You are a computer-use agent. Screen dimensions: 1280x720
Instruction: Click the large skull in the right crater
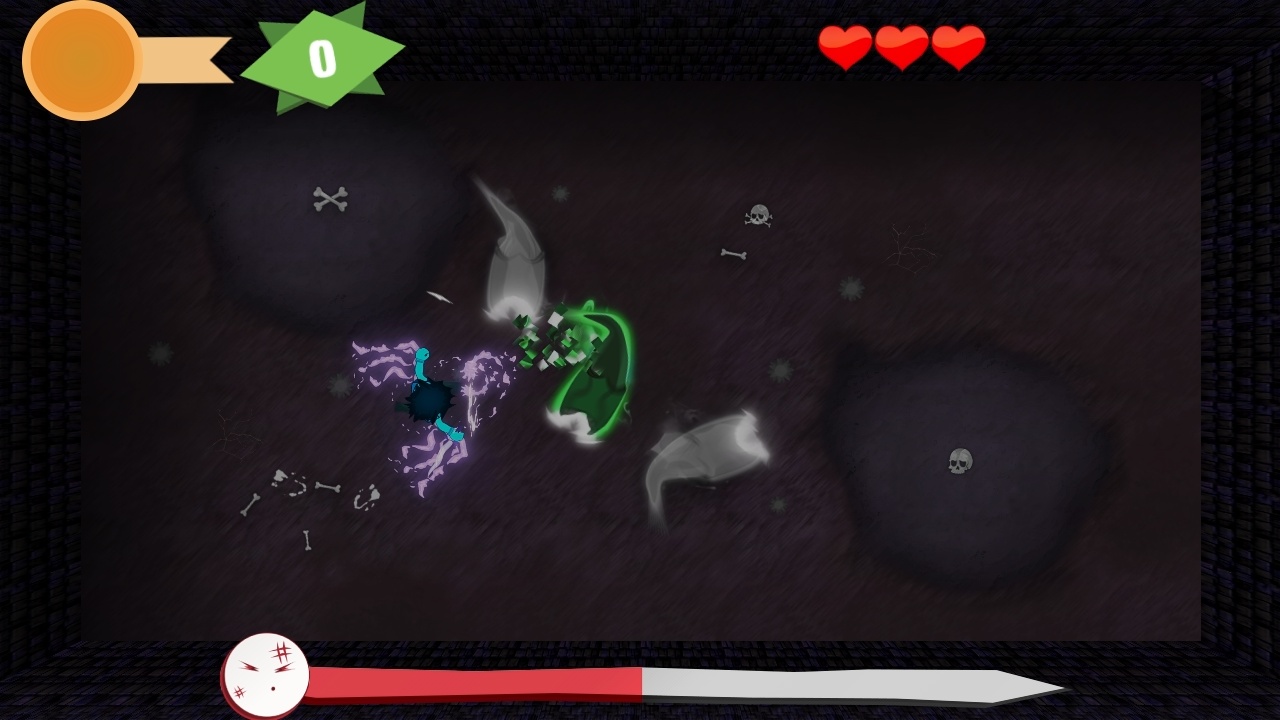[x=958, y=461]
